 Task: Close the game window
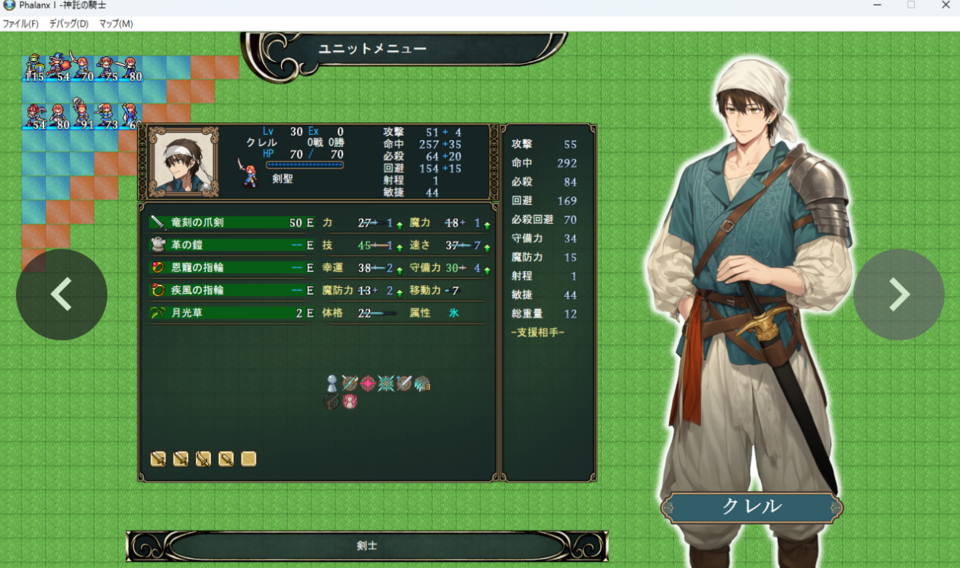[x=945, y=6]
